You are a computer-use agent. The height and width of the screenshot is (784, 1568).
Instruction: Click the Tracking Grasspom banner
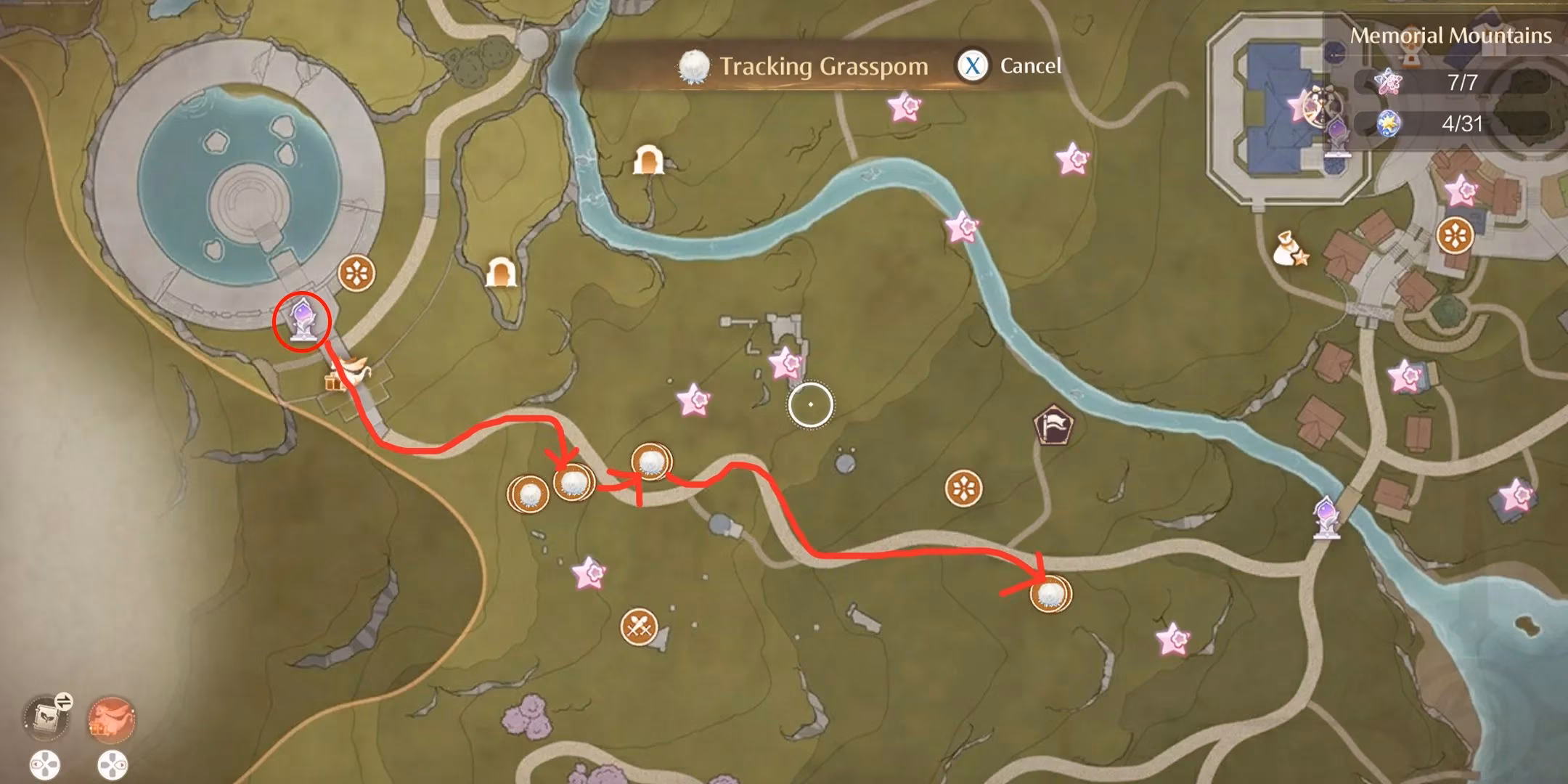(x=822, y=65)
